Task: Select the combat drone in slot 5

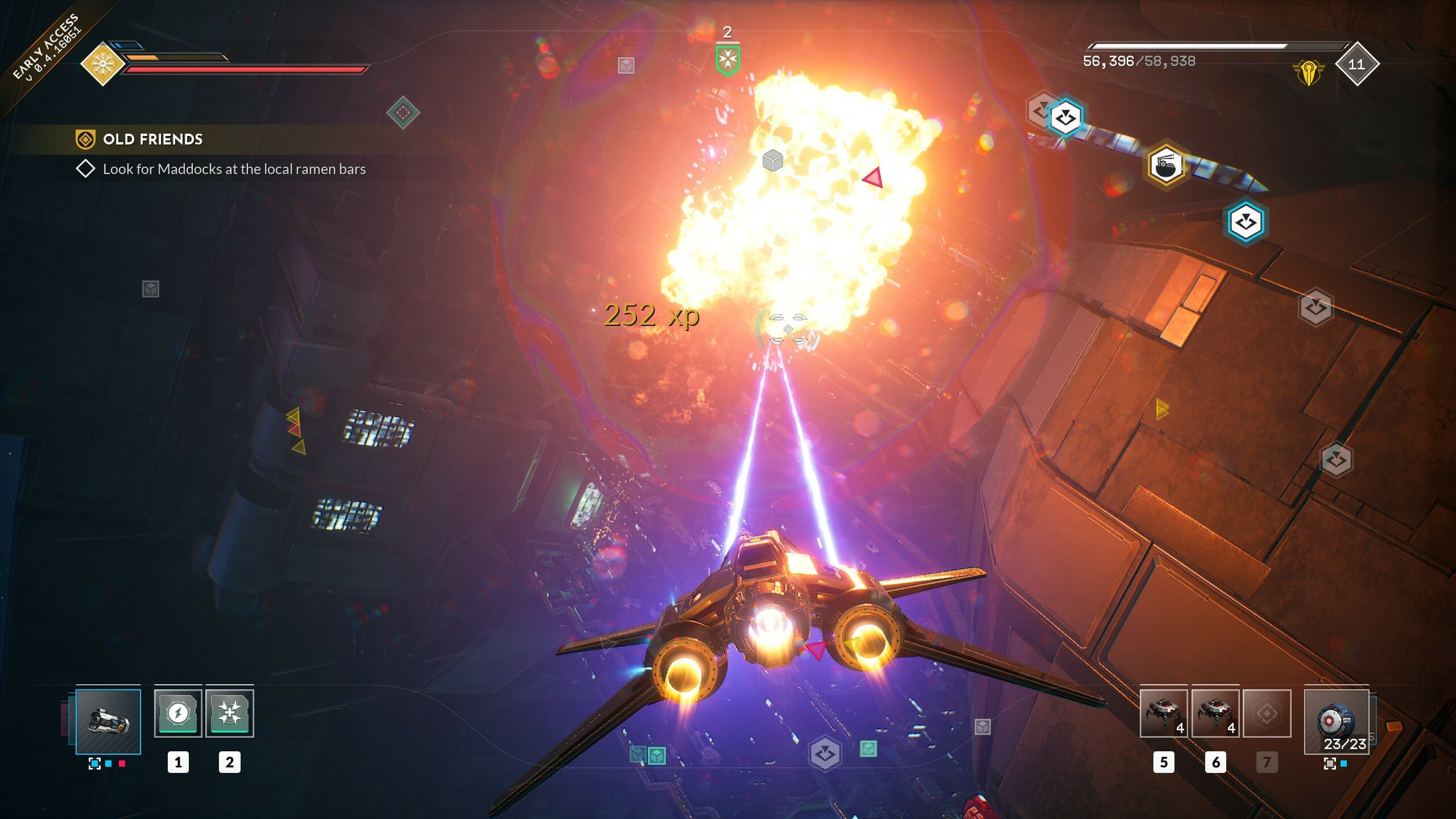Action: 1163,713
